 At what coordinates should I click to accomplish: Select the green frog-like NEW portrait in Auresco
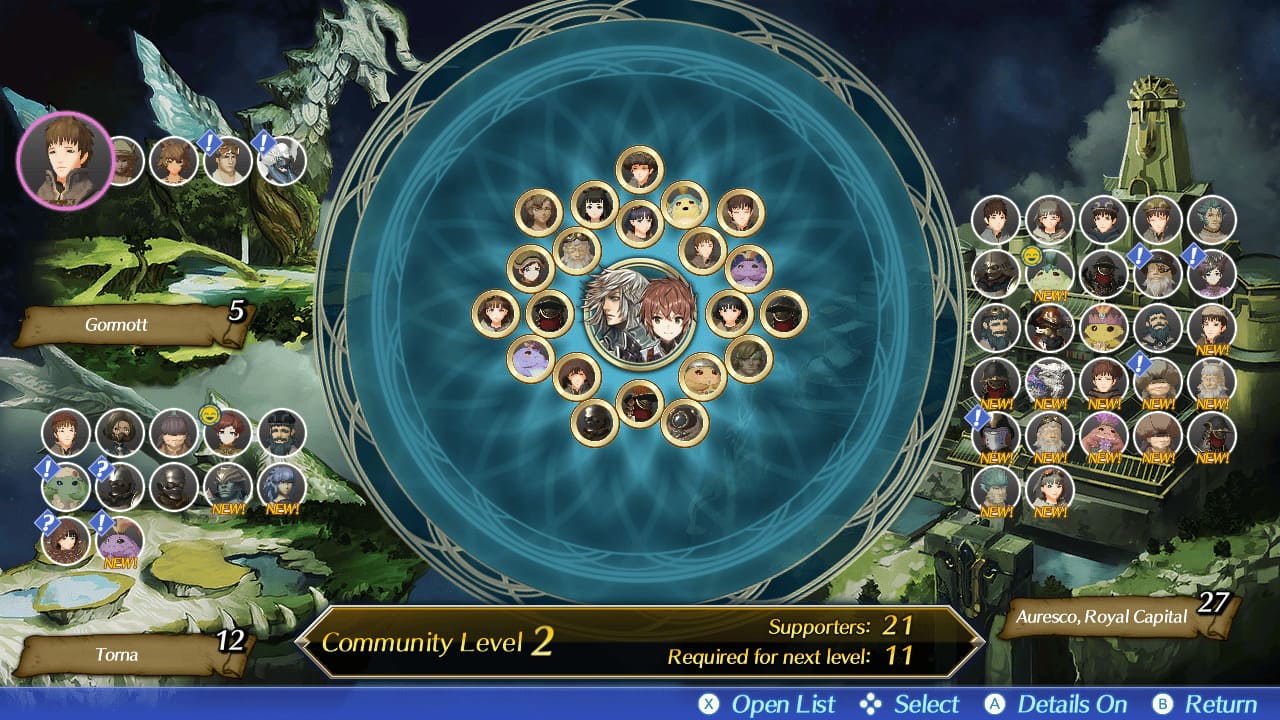click(1050, 273)
